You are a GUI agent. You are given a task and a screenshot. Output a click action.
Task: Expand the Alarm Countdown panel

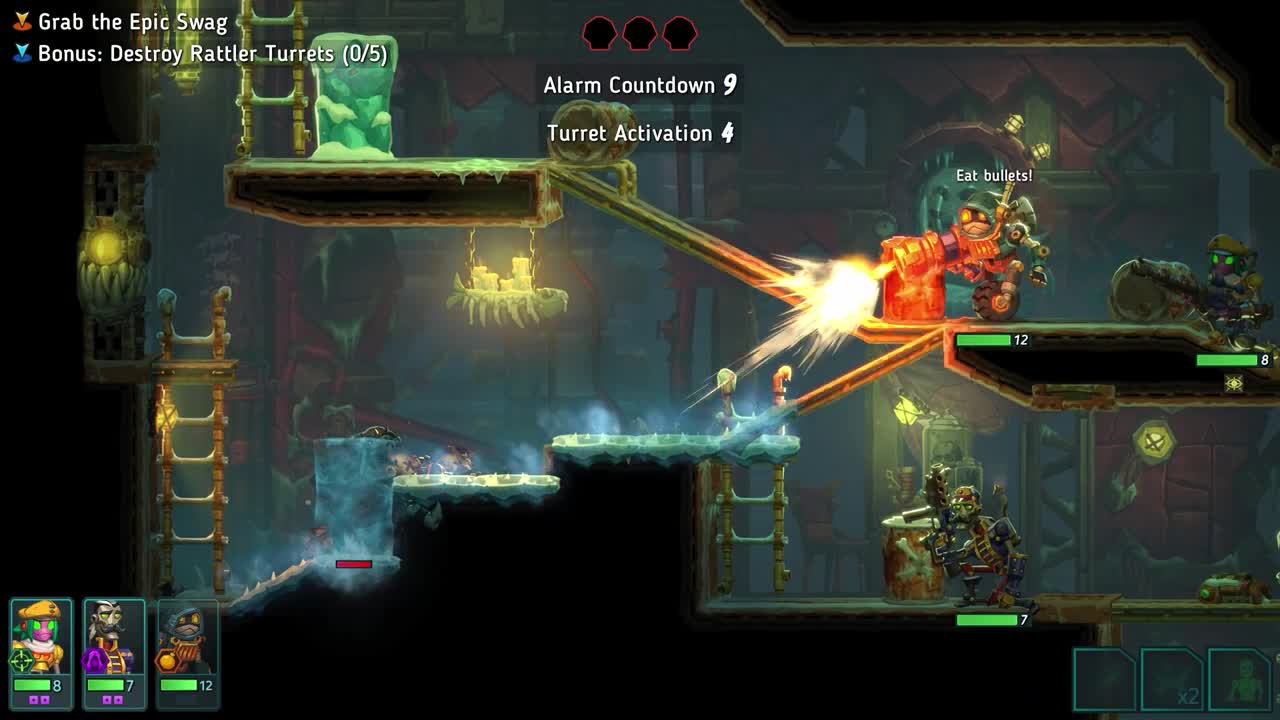click(x=640, y=85)
